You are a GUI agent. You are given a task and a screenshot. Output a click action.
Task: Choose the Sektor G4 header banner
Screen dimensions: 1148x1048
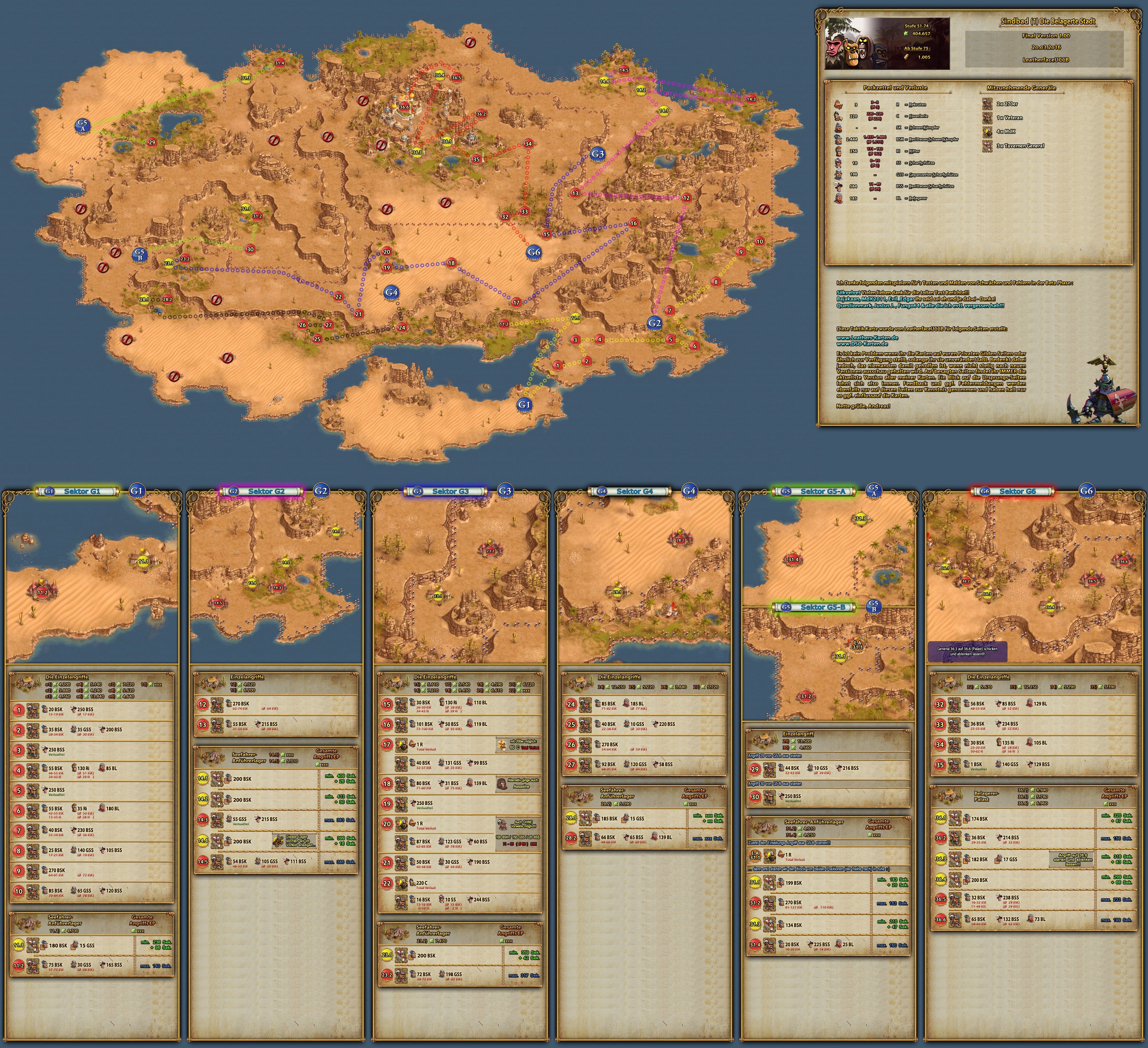[x=634, y=491]
